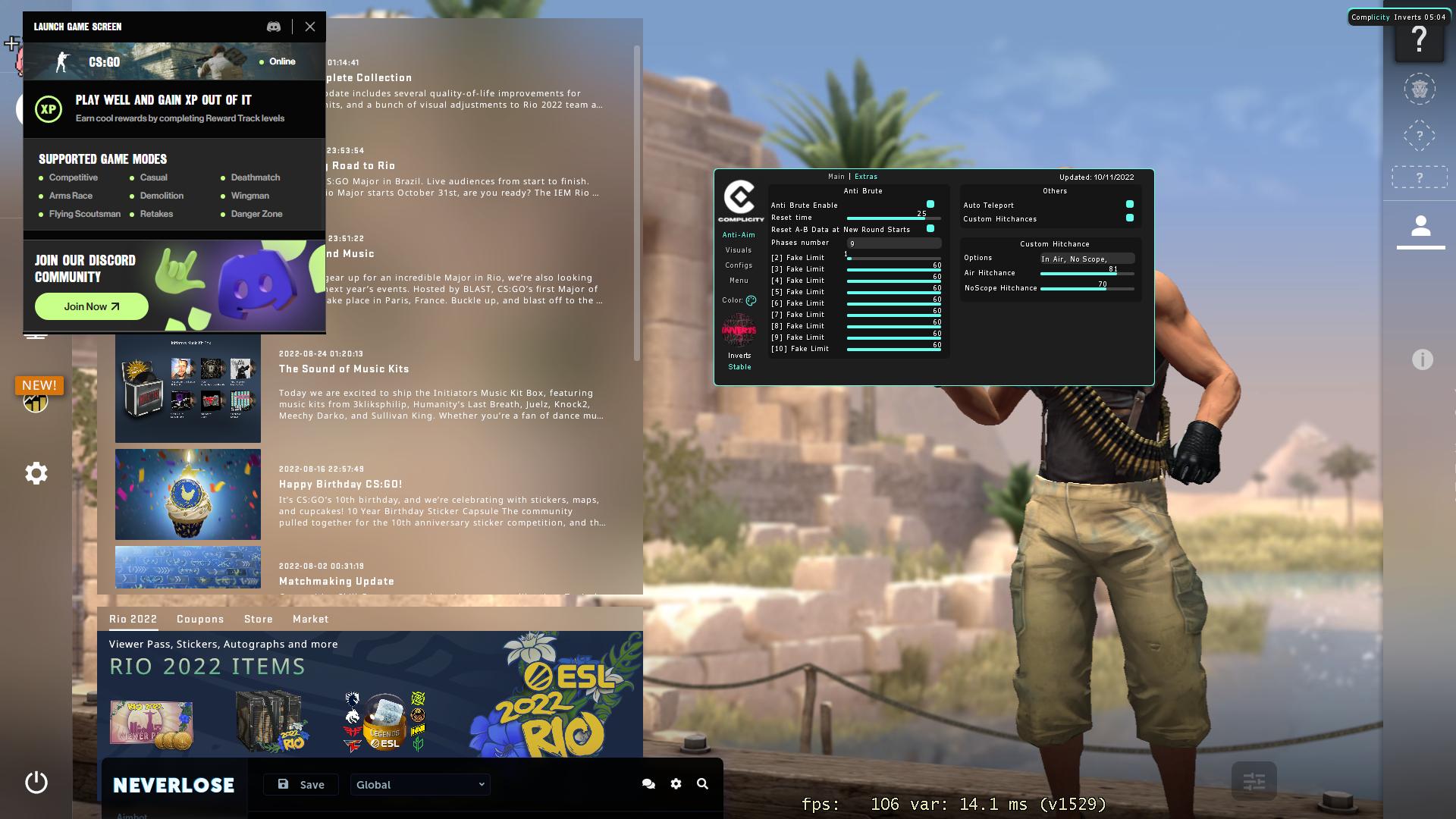Viewport: 1456px width, 819px height.
Task: Open the NEVERLOSE settings gear
Action: pyautogui.click(x=676, y=784)
